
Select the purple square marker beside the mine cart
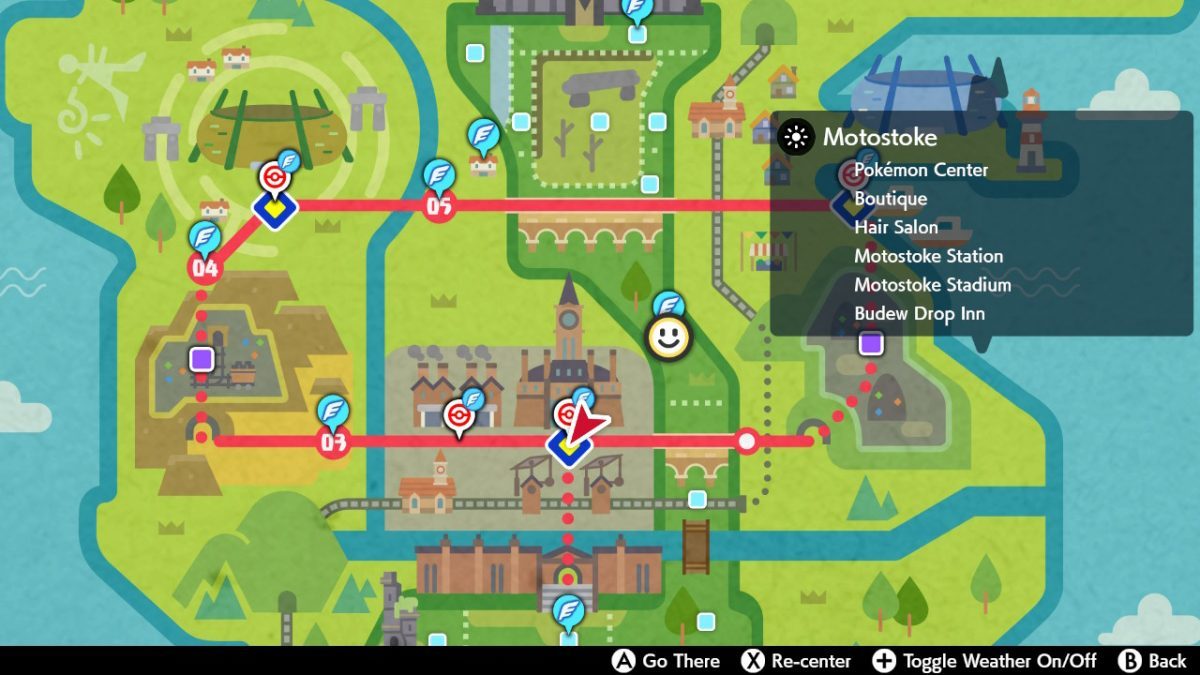(202, 358)
